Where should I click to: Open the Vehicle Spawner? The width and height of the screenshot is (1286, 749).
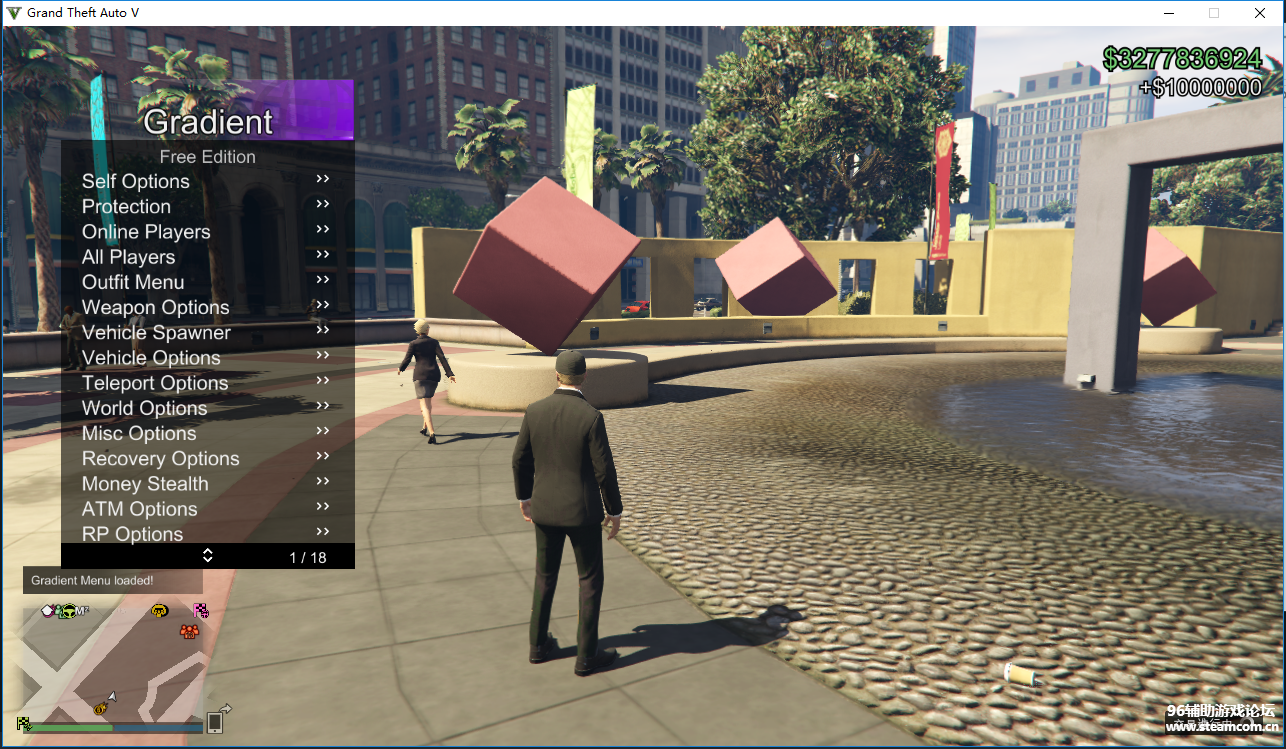coord(156,333)
